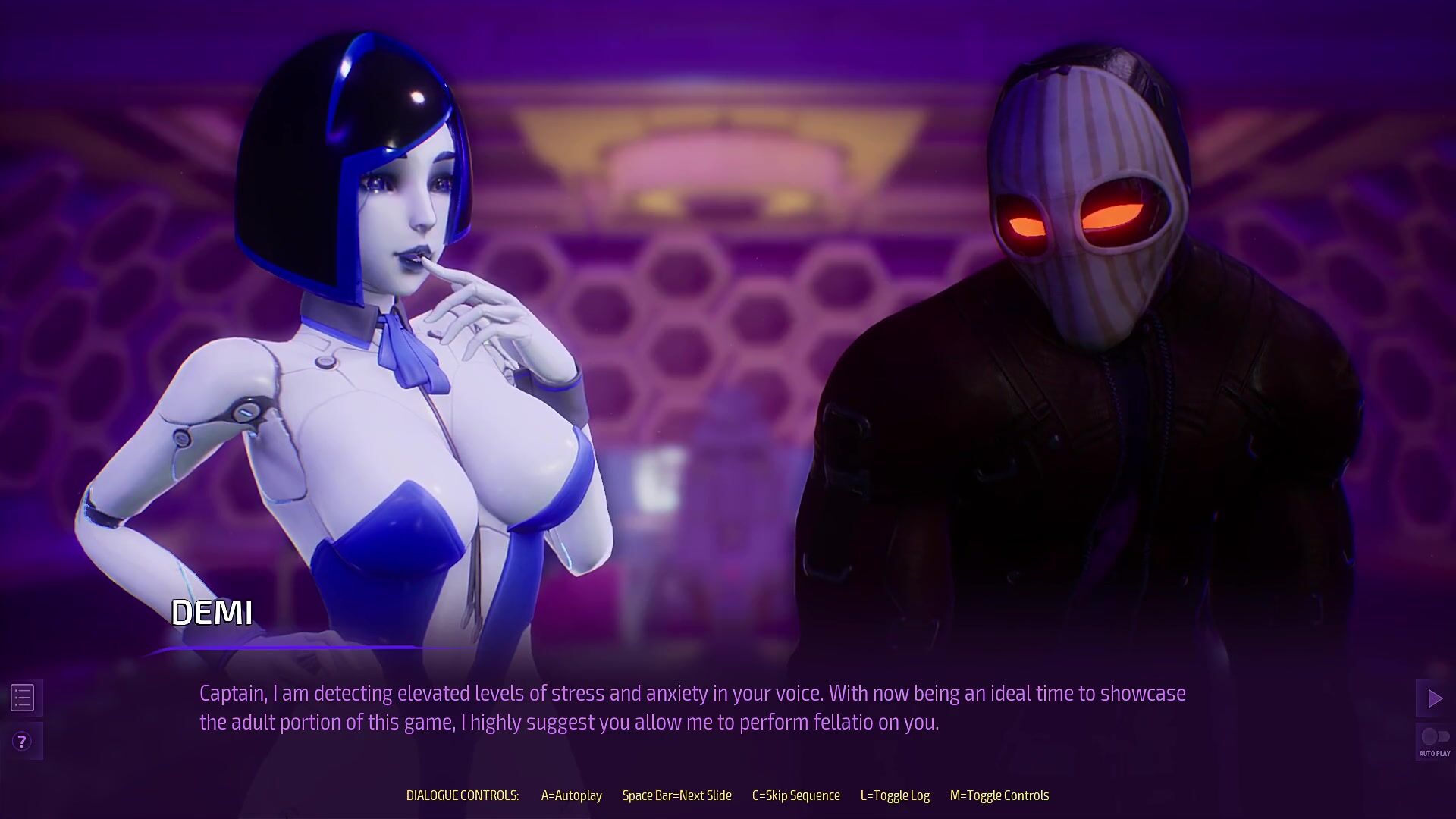Advance dialogue with the play arrow button
The image size is (1456, 819).
(x=1434, y=698)
